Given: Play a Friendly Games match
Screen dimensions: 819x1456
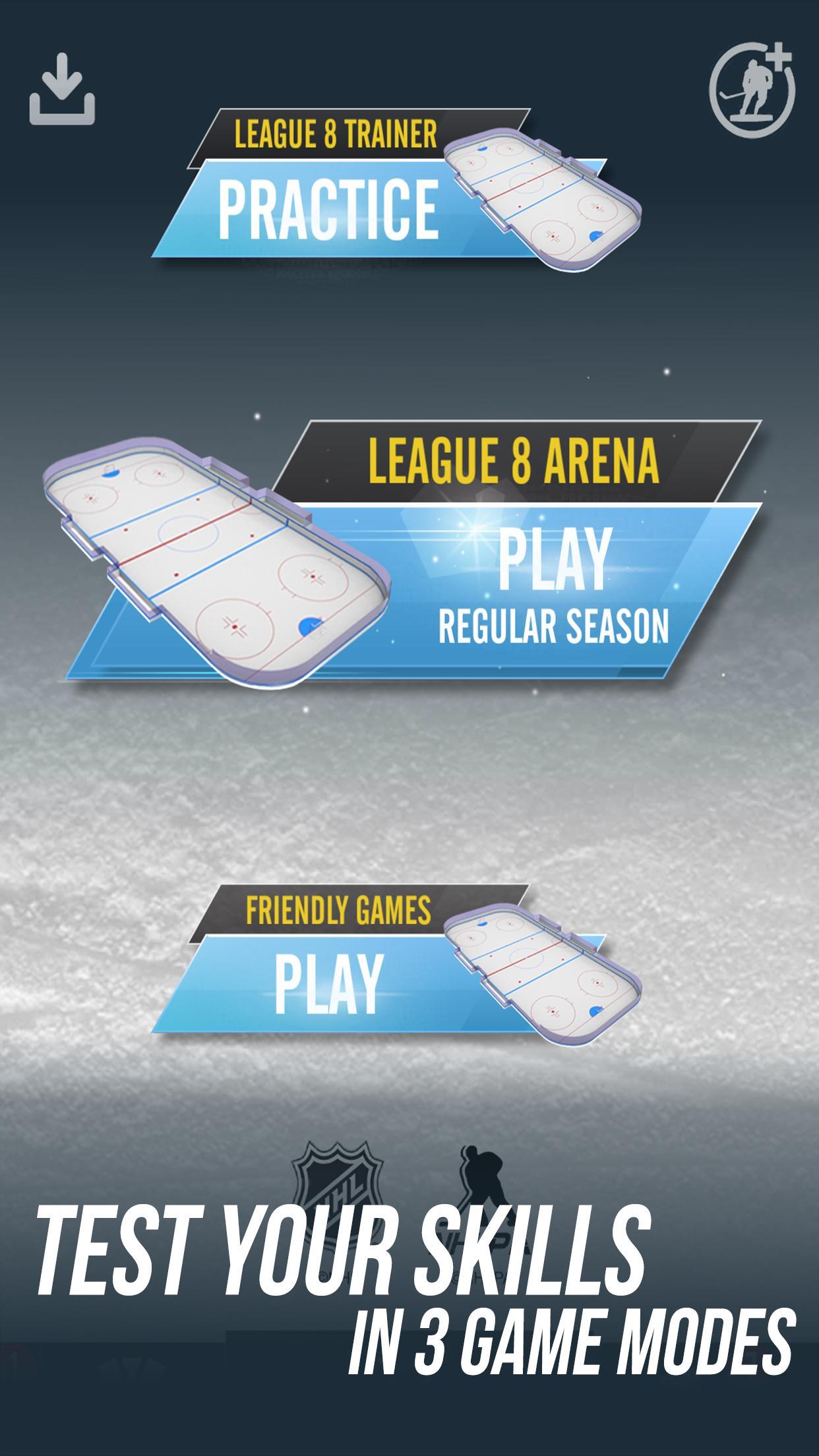Looking at the screenshot, I should [x=330, y=982].
